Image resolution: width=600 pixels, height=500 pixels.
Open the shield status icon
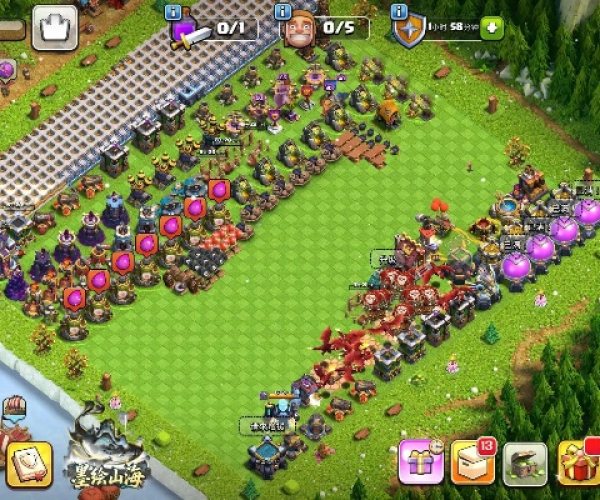(x=407, y=31)
